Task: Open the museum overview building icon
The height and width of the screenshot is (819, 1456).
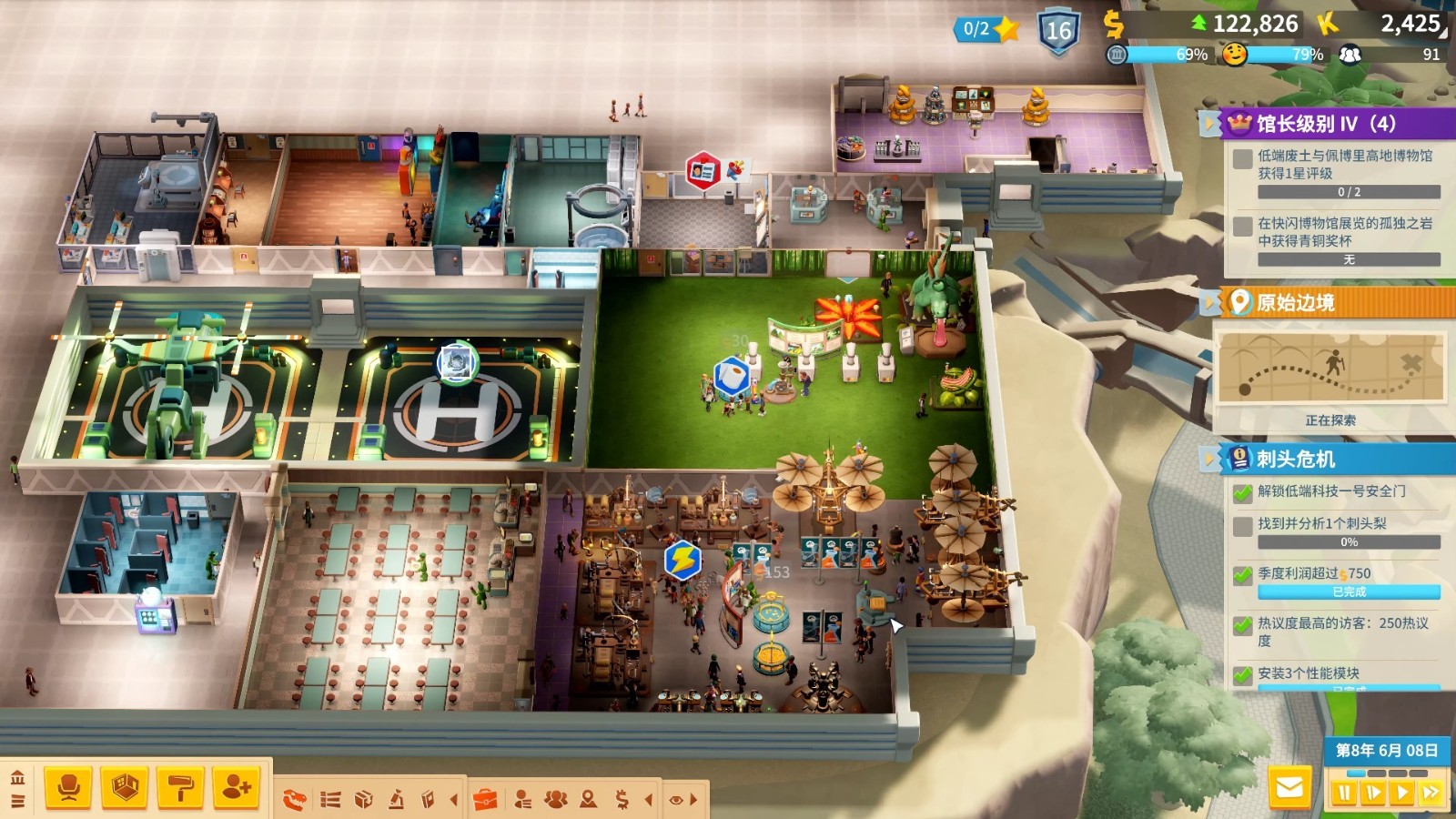Action: (17, 778)
